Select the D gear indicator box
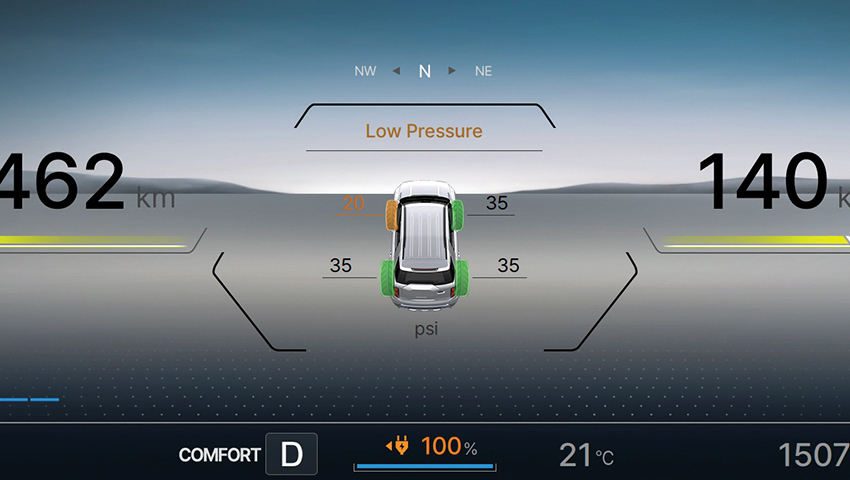 click(x=291, y=454)
